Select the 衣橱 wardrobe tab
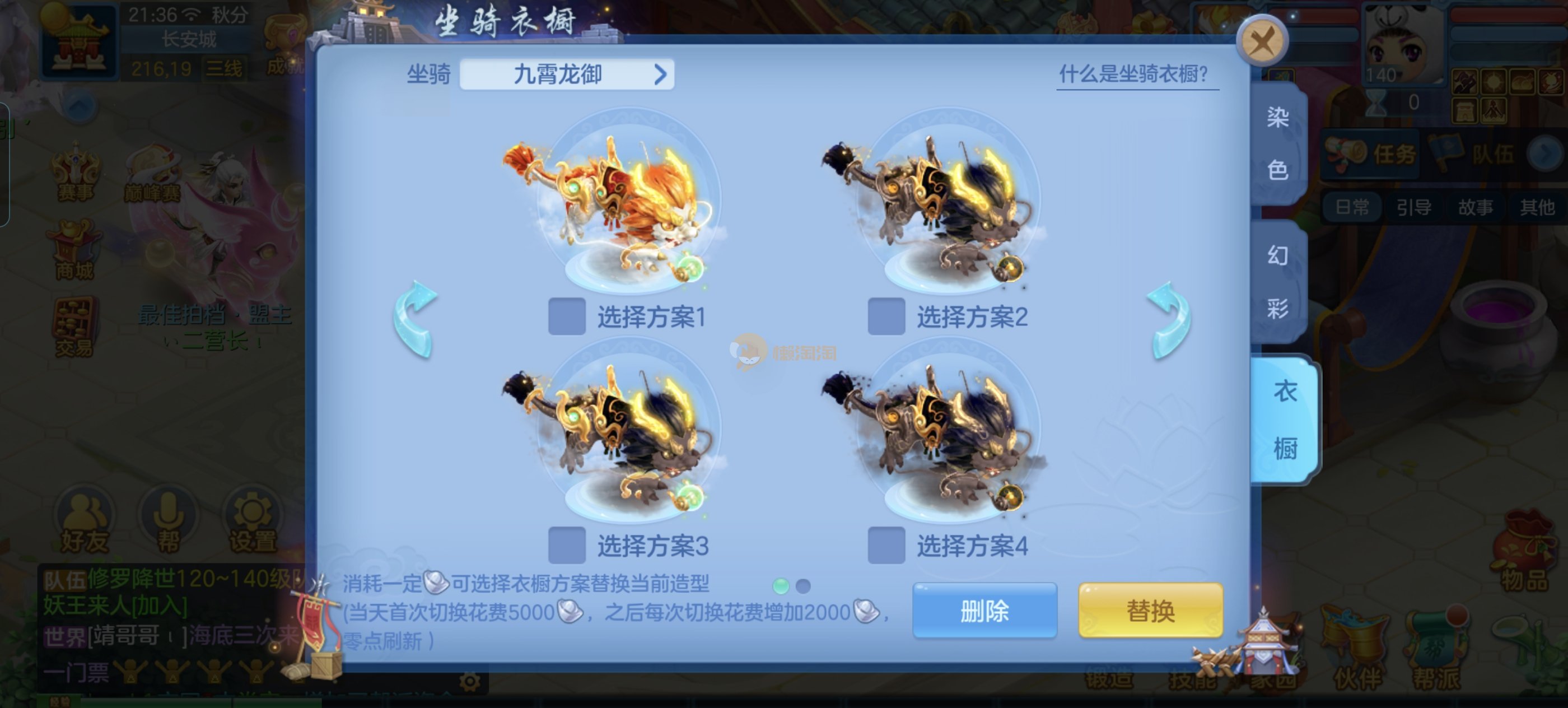This screenshot has width=1568, height=708. tap(1284, 420)
